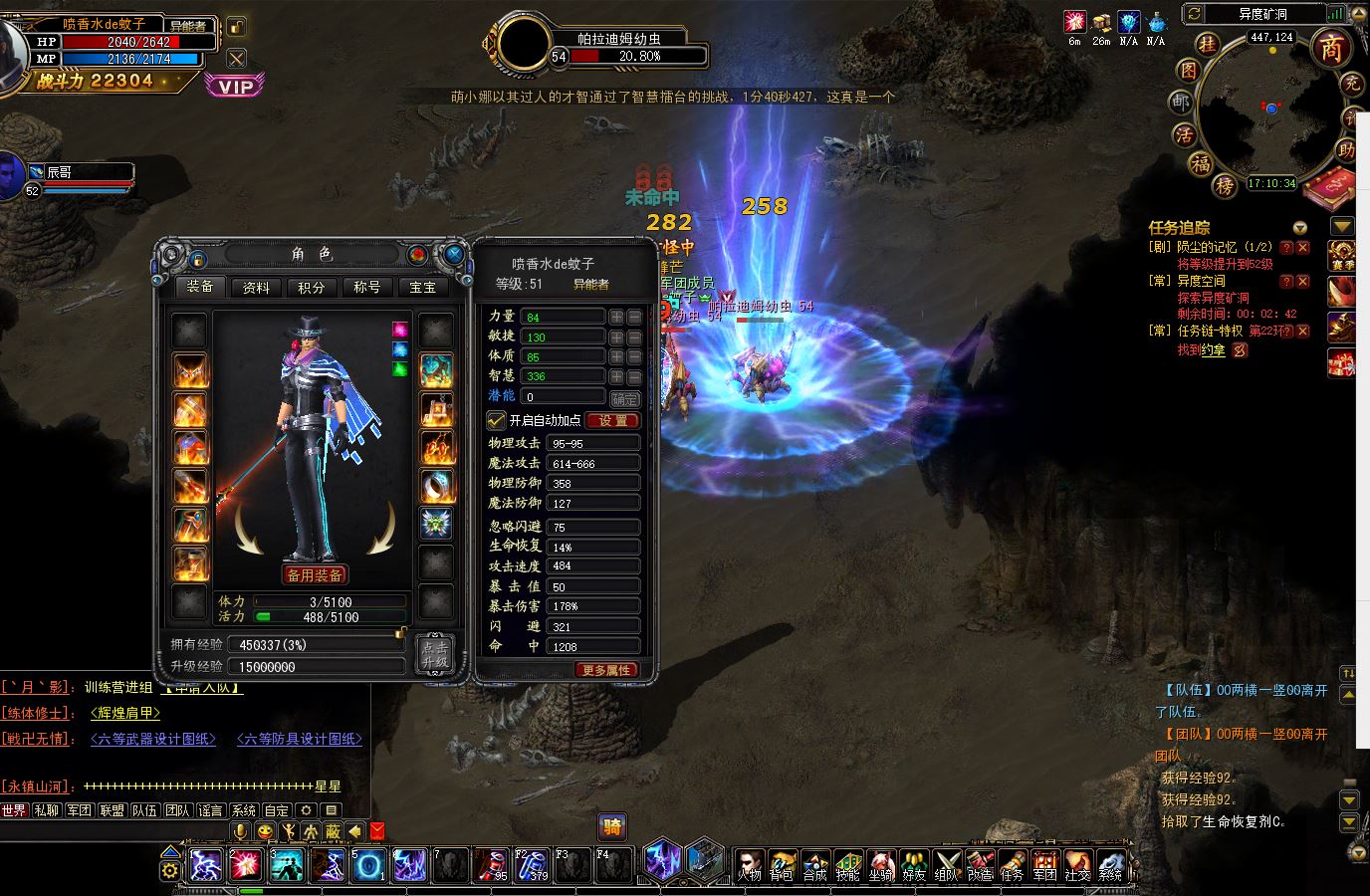Click the 点击升级 level up button
1370x896 pixels.
coord(435,654)
